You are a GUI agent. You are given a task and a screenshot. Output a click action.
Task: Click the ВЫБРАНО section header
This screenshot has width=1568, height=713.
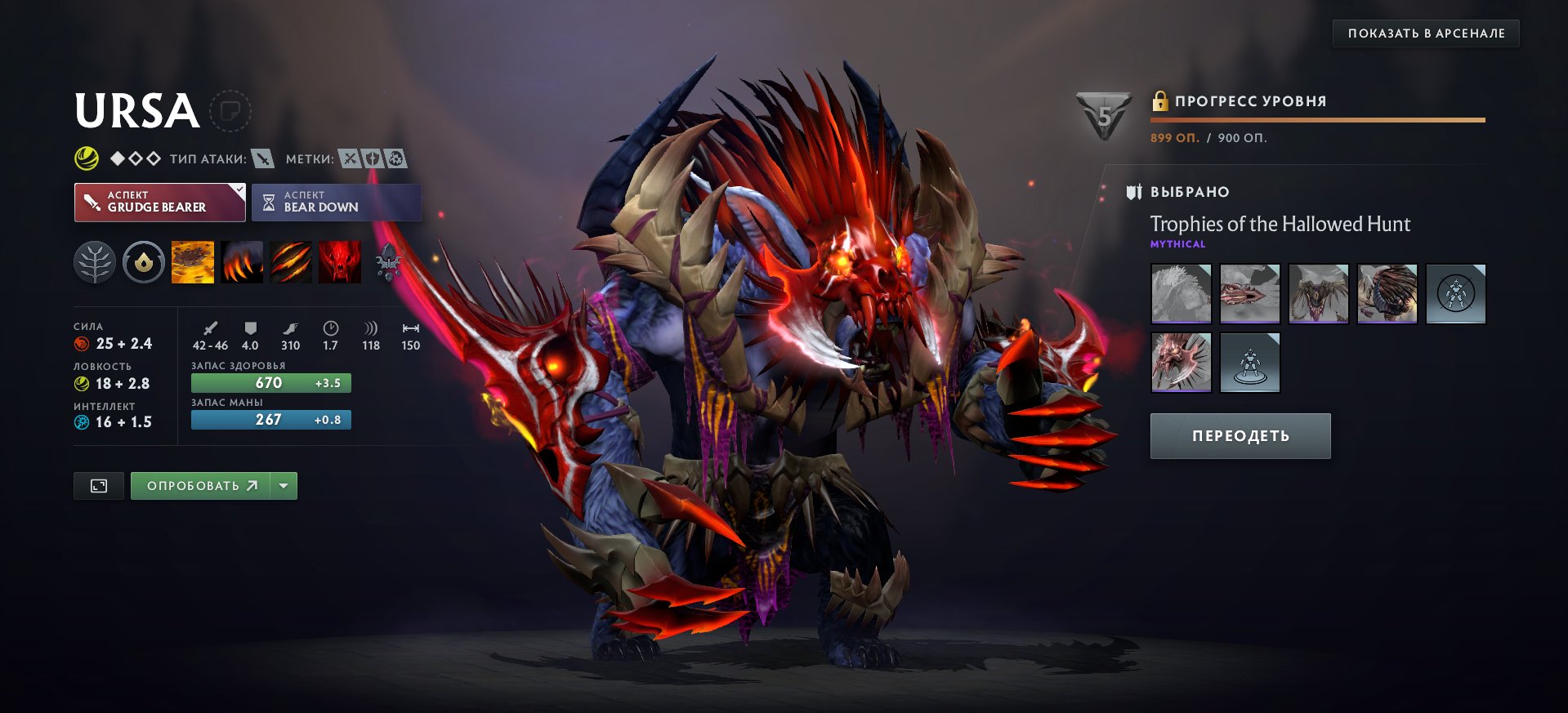[1189, 192]
